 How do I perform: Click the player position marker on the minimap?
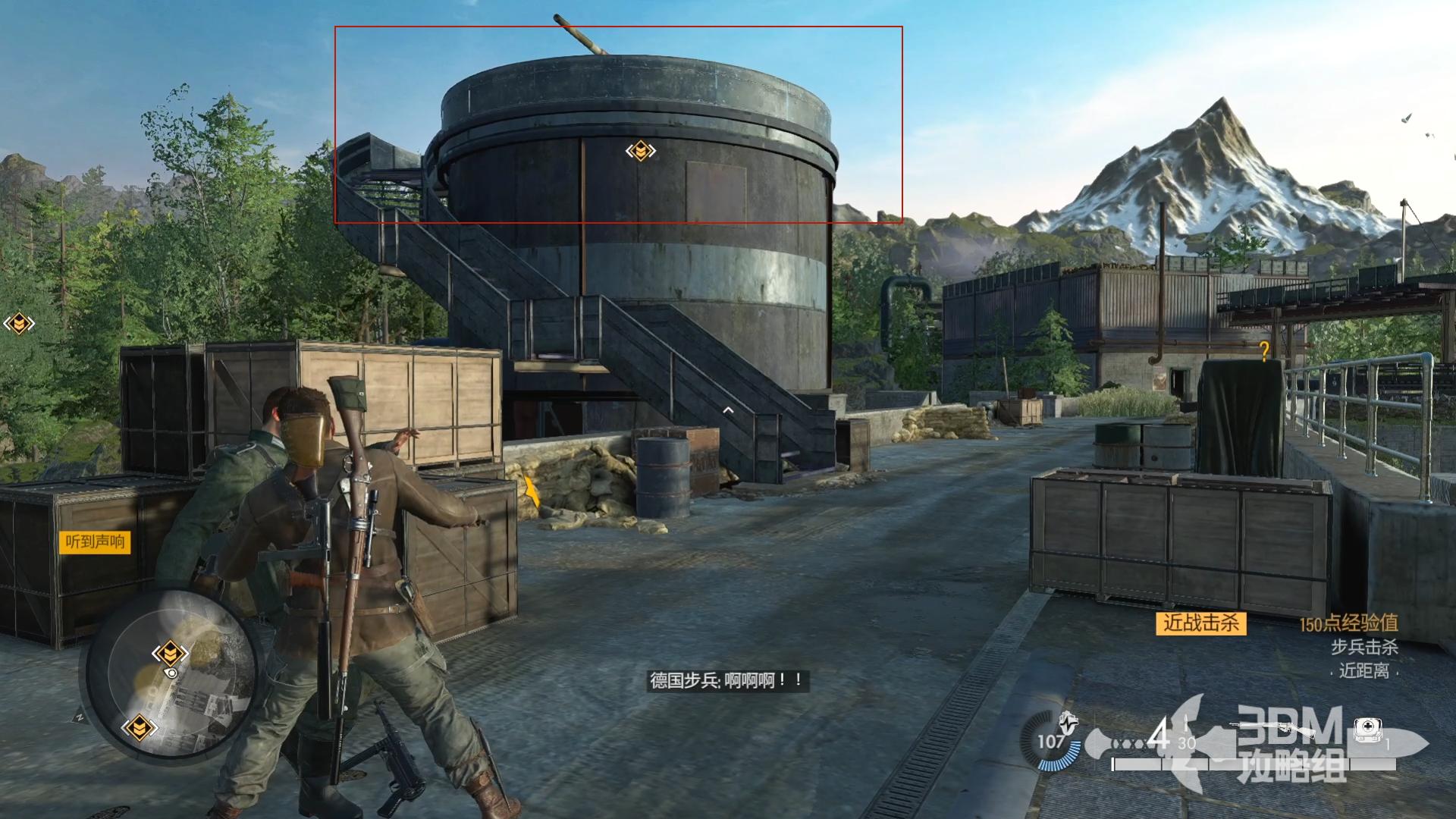pos(171,673)
